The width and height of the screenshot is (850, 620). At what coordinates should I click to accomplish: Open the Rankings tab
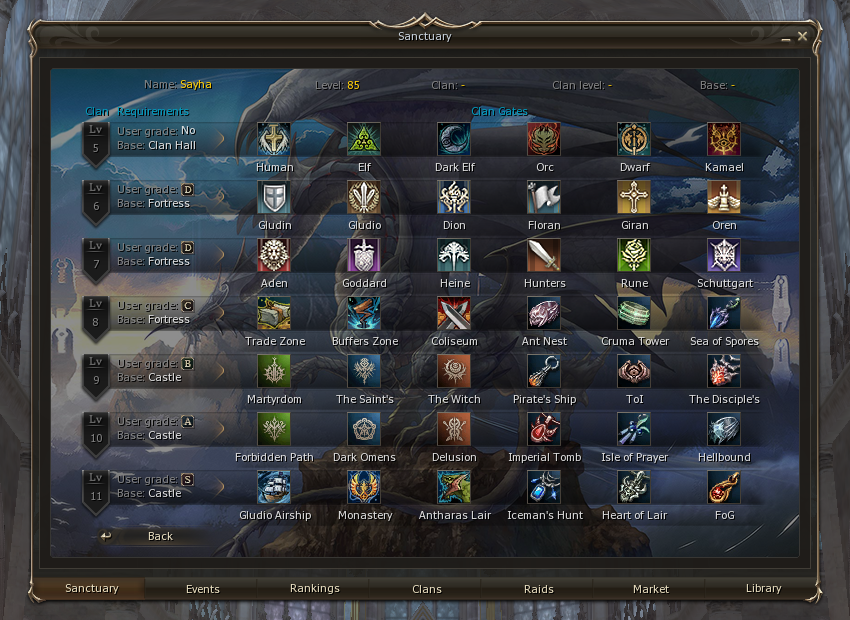pos(315,588)
